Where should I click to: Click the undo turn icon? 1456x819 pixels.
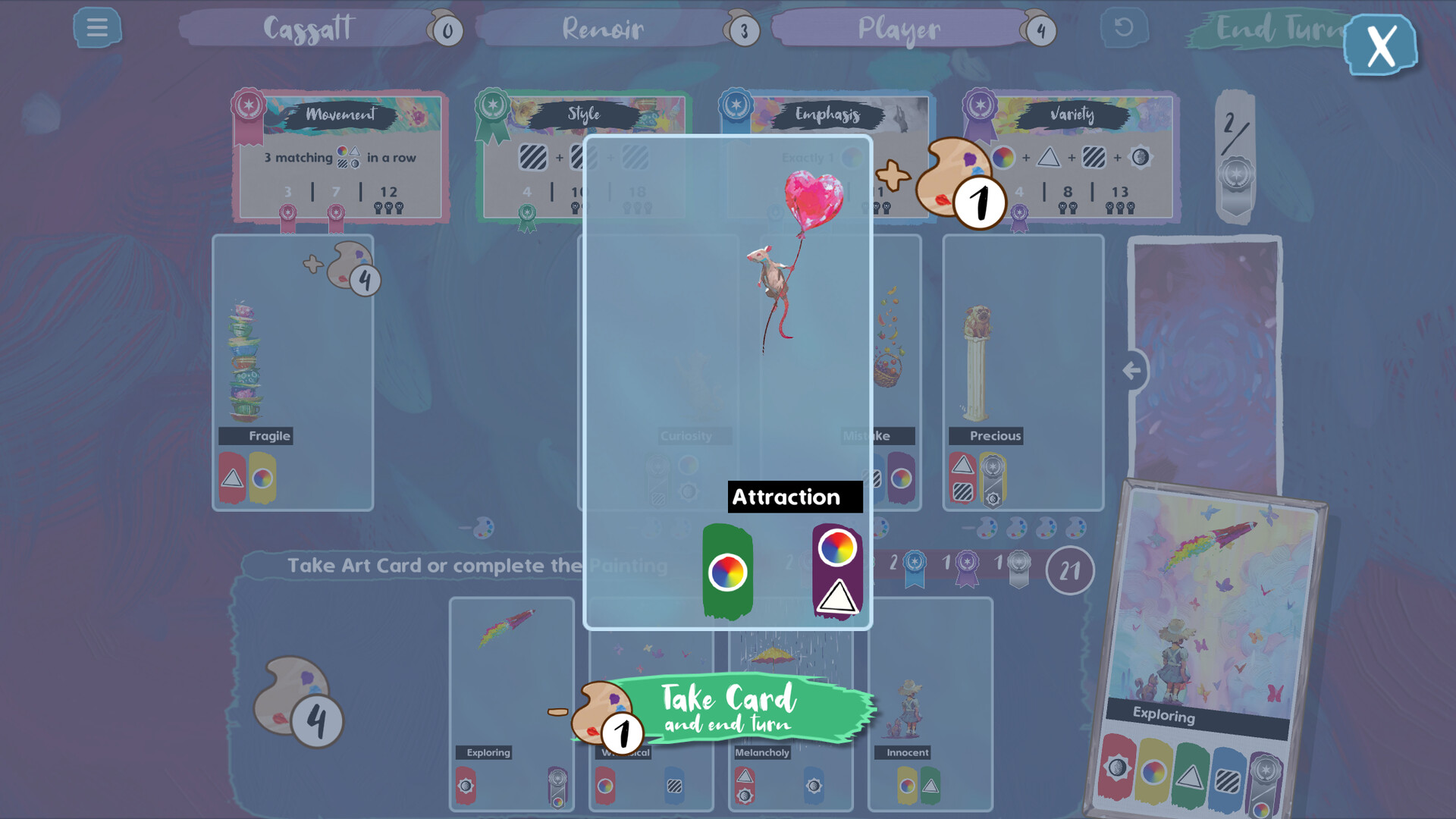coord(1122,28)
